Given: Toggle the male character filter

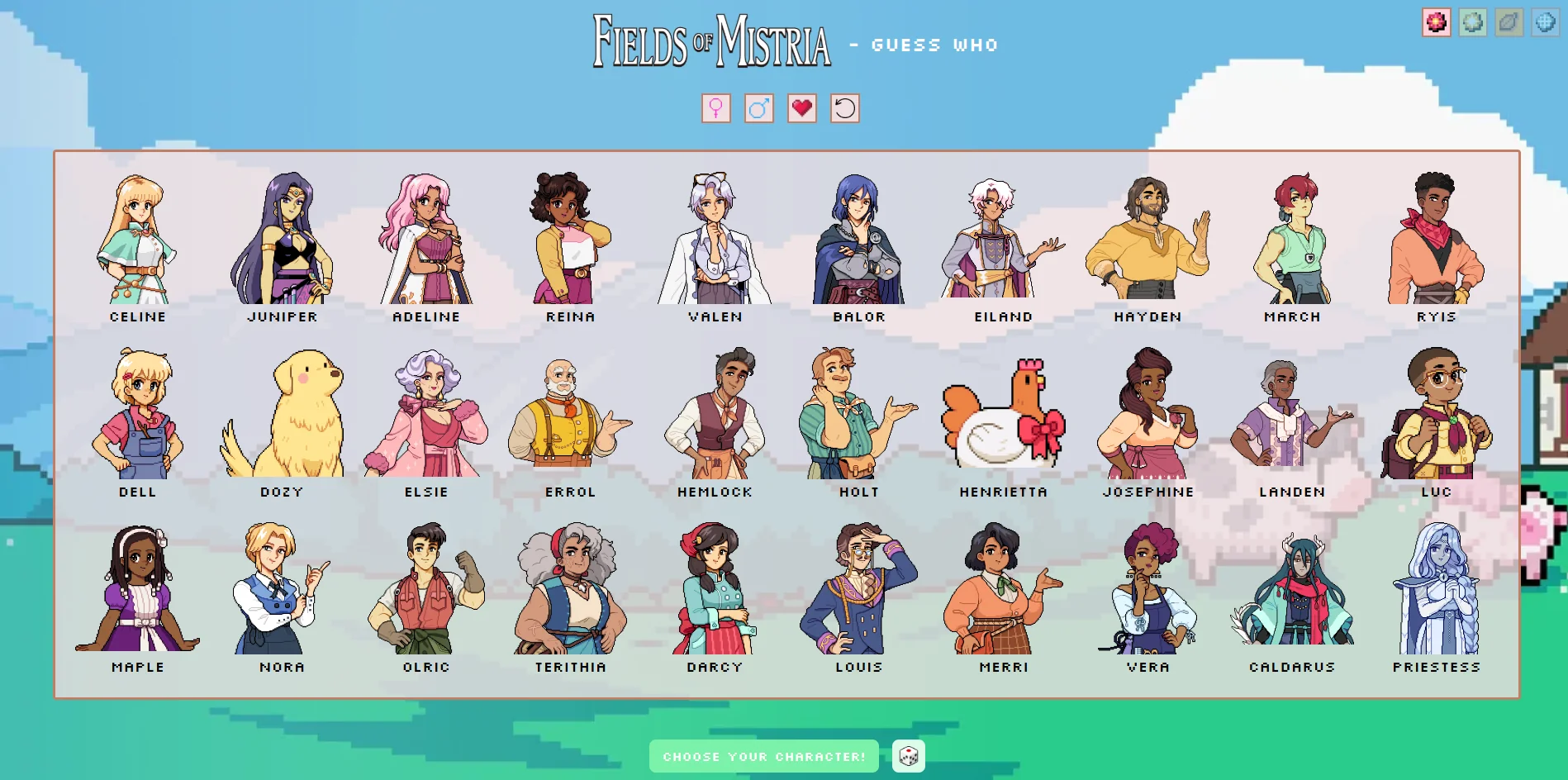Looking at the screenshot, I should click(759, 108).
